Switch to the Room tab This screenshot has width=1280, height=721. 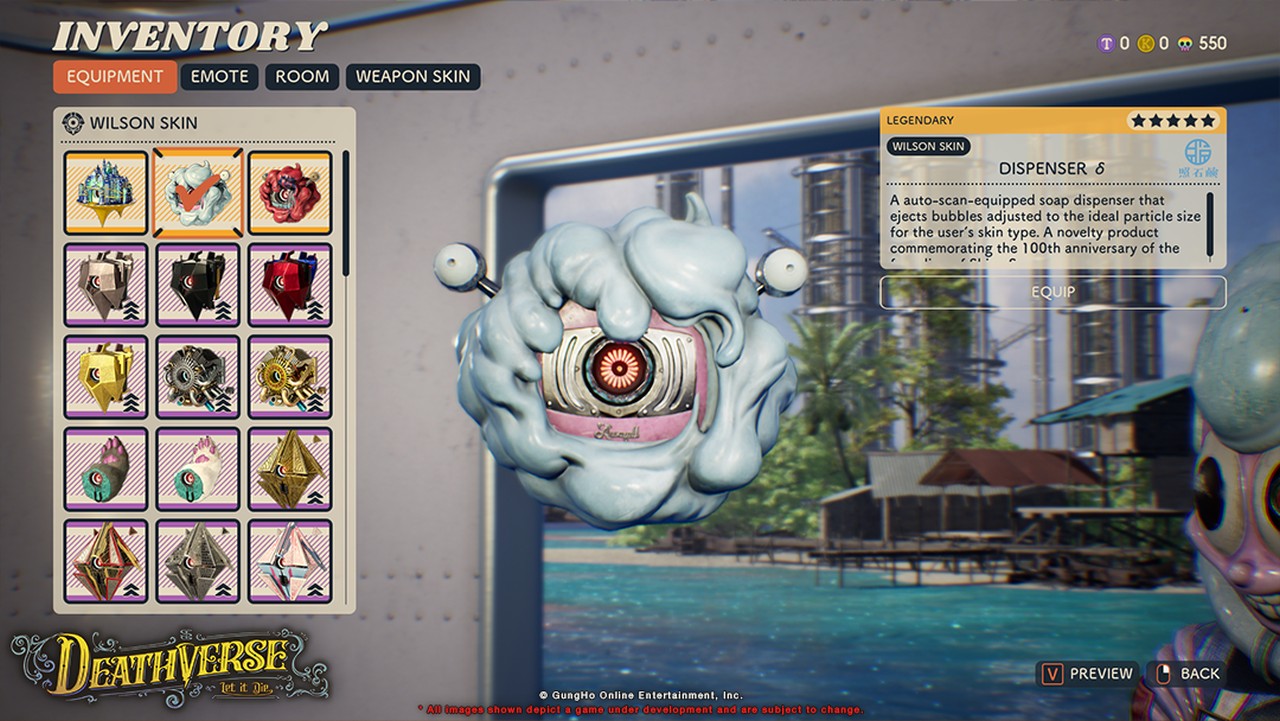tap(302, 77)
